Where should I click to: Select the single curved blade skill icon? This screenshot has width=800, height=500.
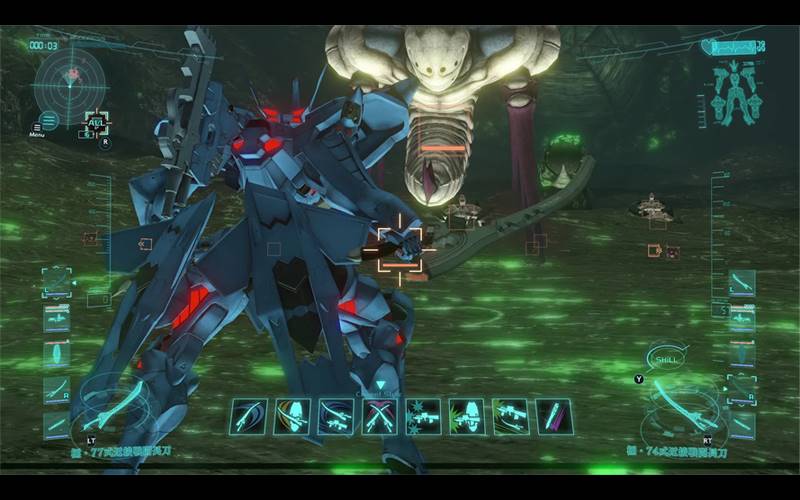248,416
